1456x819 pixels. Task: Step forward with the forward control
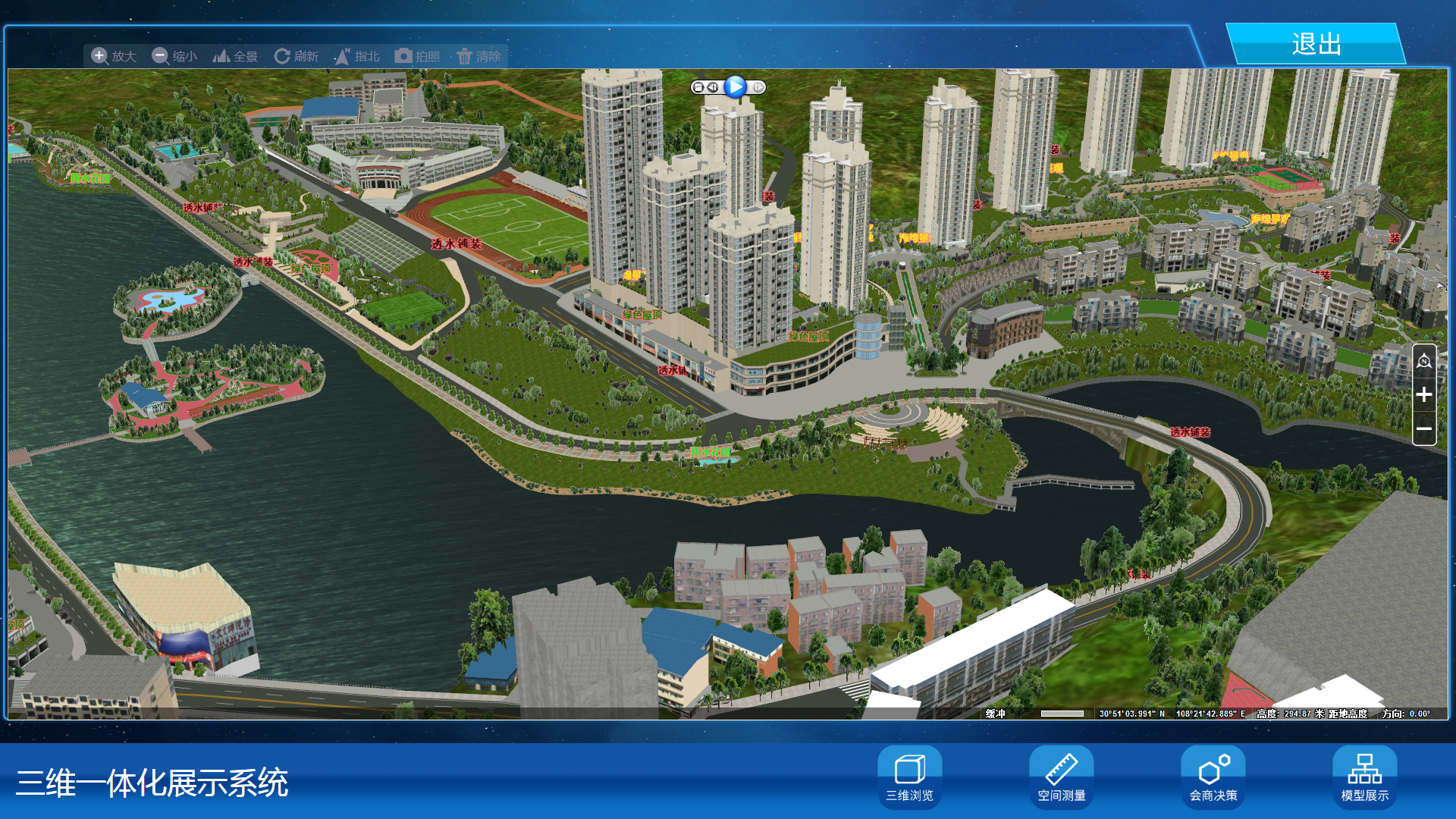click(x=758, y=87)
